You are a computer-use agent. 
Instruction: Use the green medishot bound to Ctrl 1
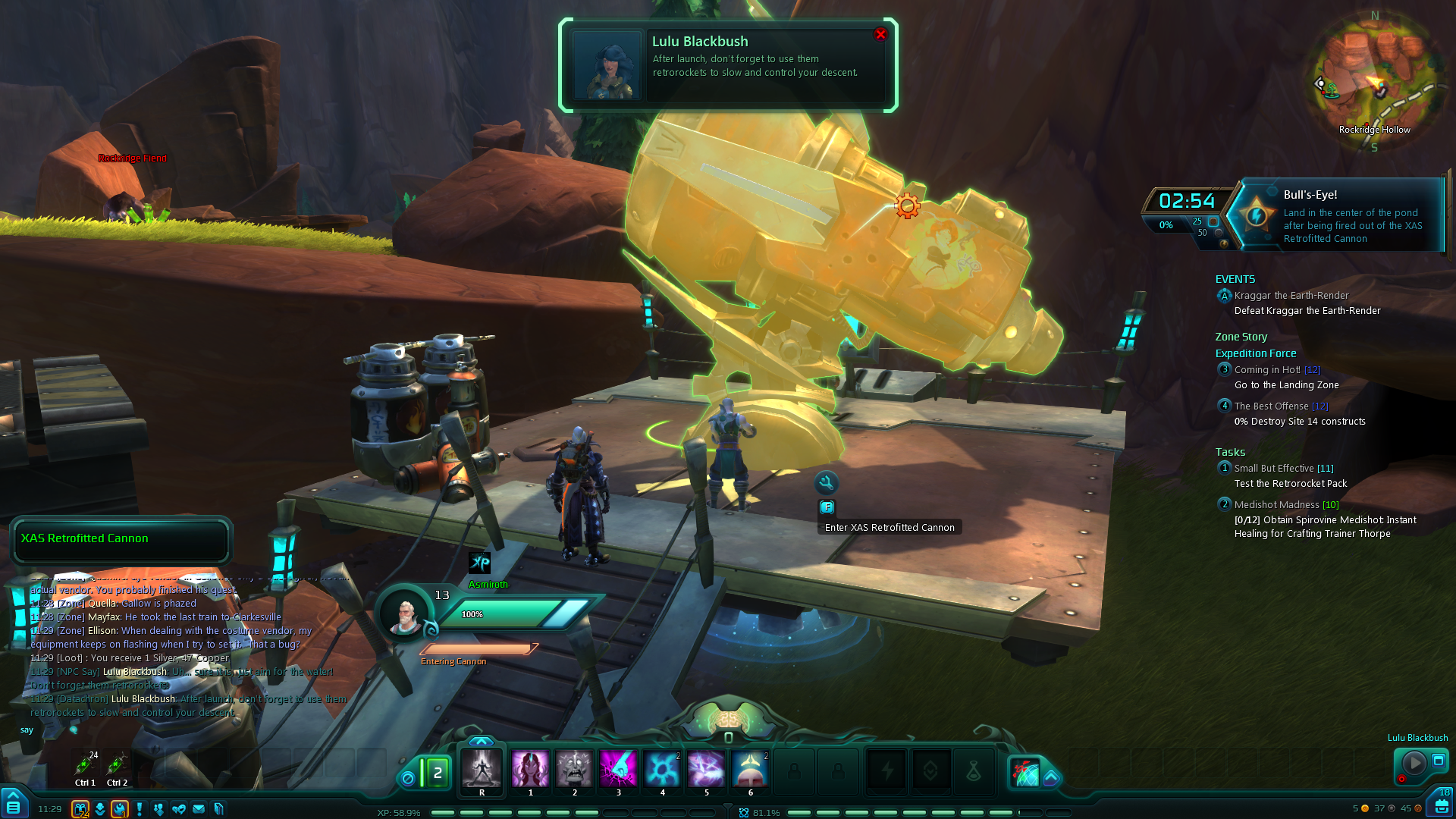[x=85, y=764]
